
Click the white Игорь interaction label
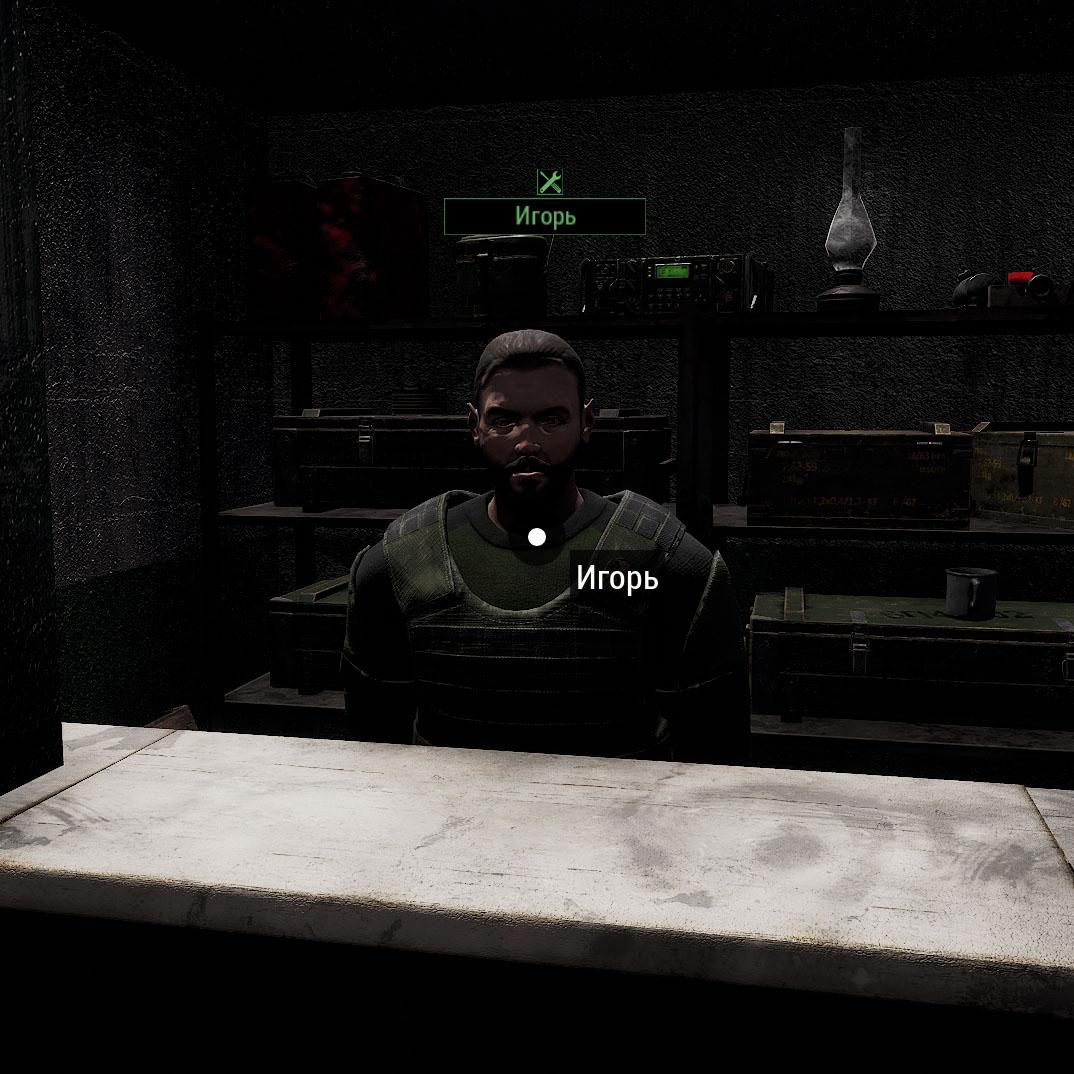click(617, 578)
